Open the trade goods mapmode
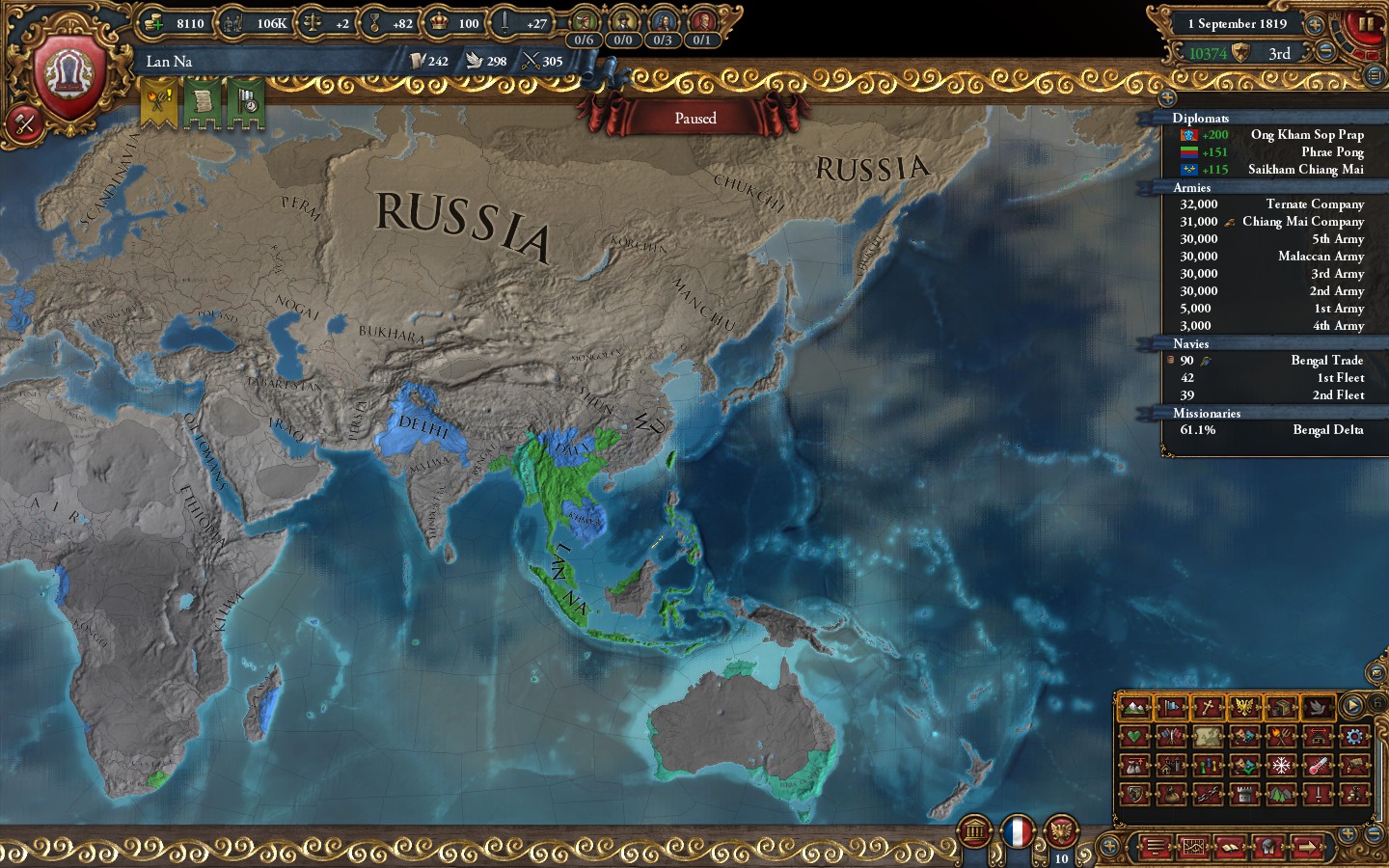Viewport: 1389px width, 868px height. pos(1282,707)
